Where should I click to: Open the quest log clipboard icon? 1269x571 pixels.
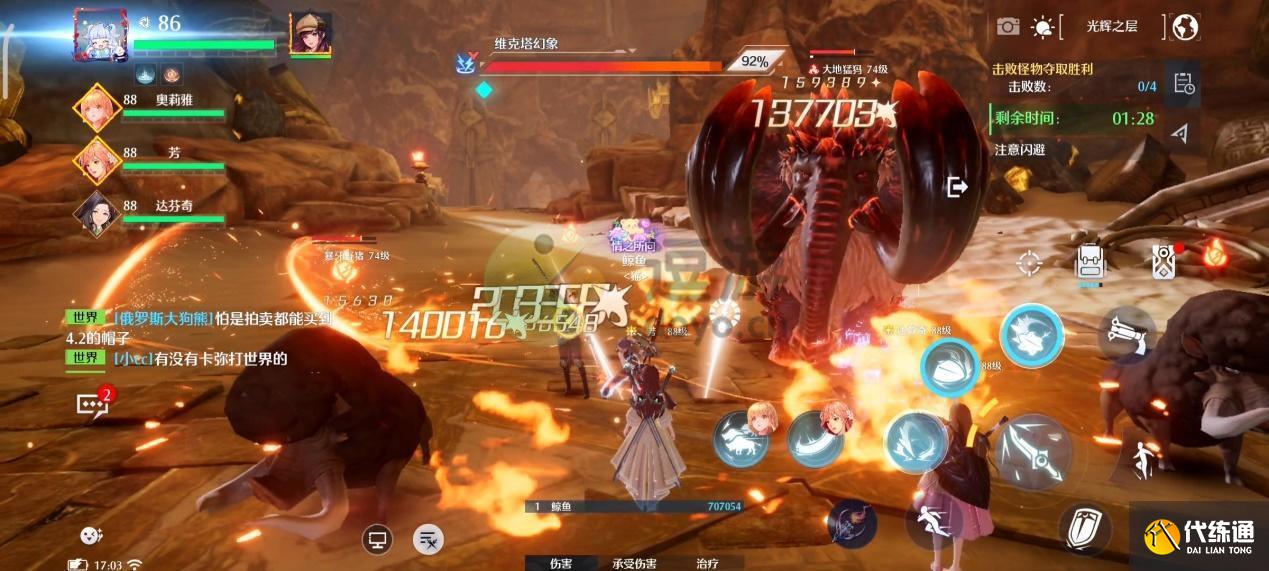[1185, 84]
